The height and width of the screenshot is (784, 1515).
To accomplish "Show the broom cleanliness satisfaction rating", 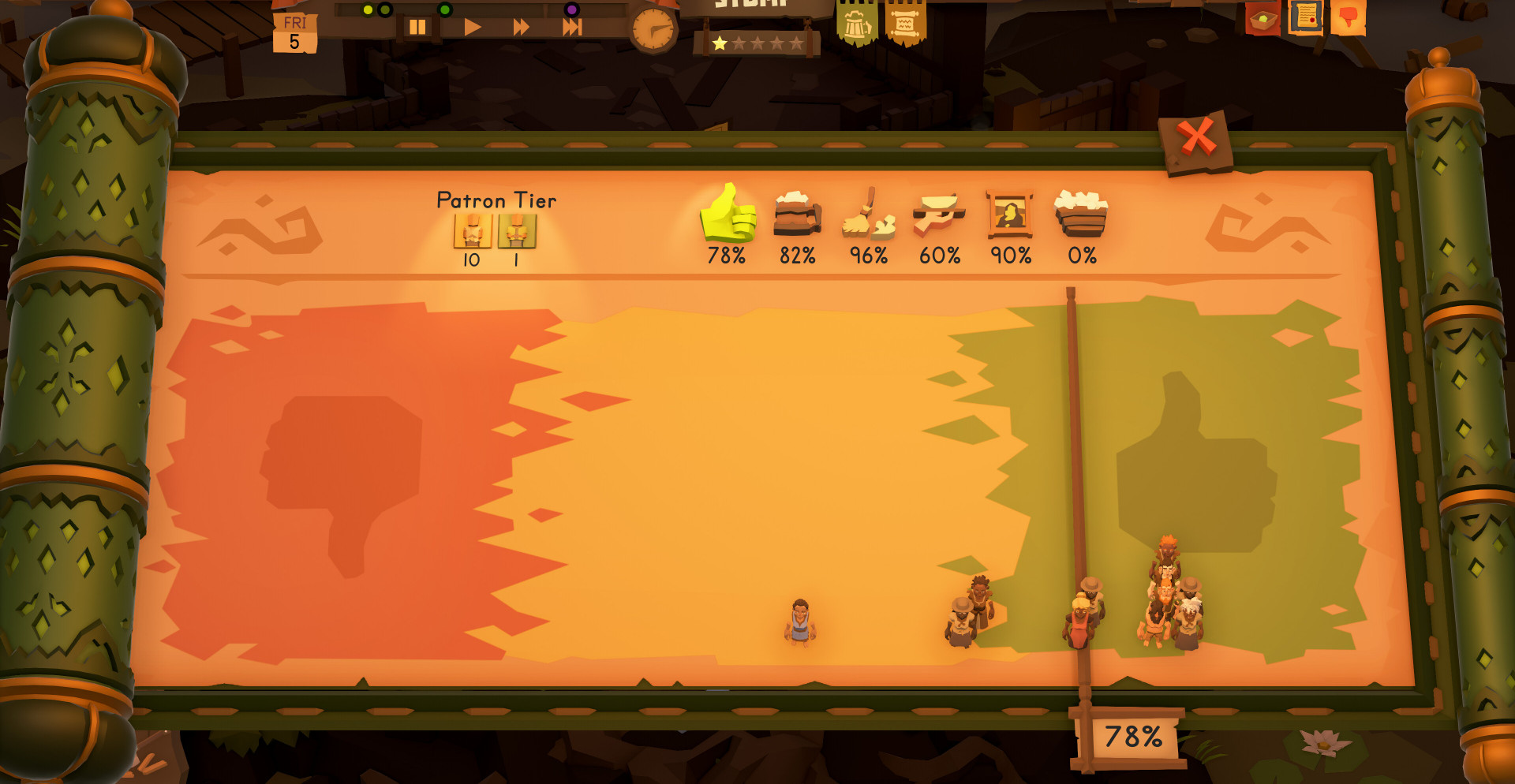I will point(868,215).
